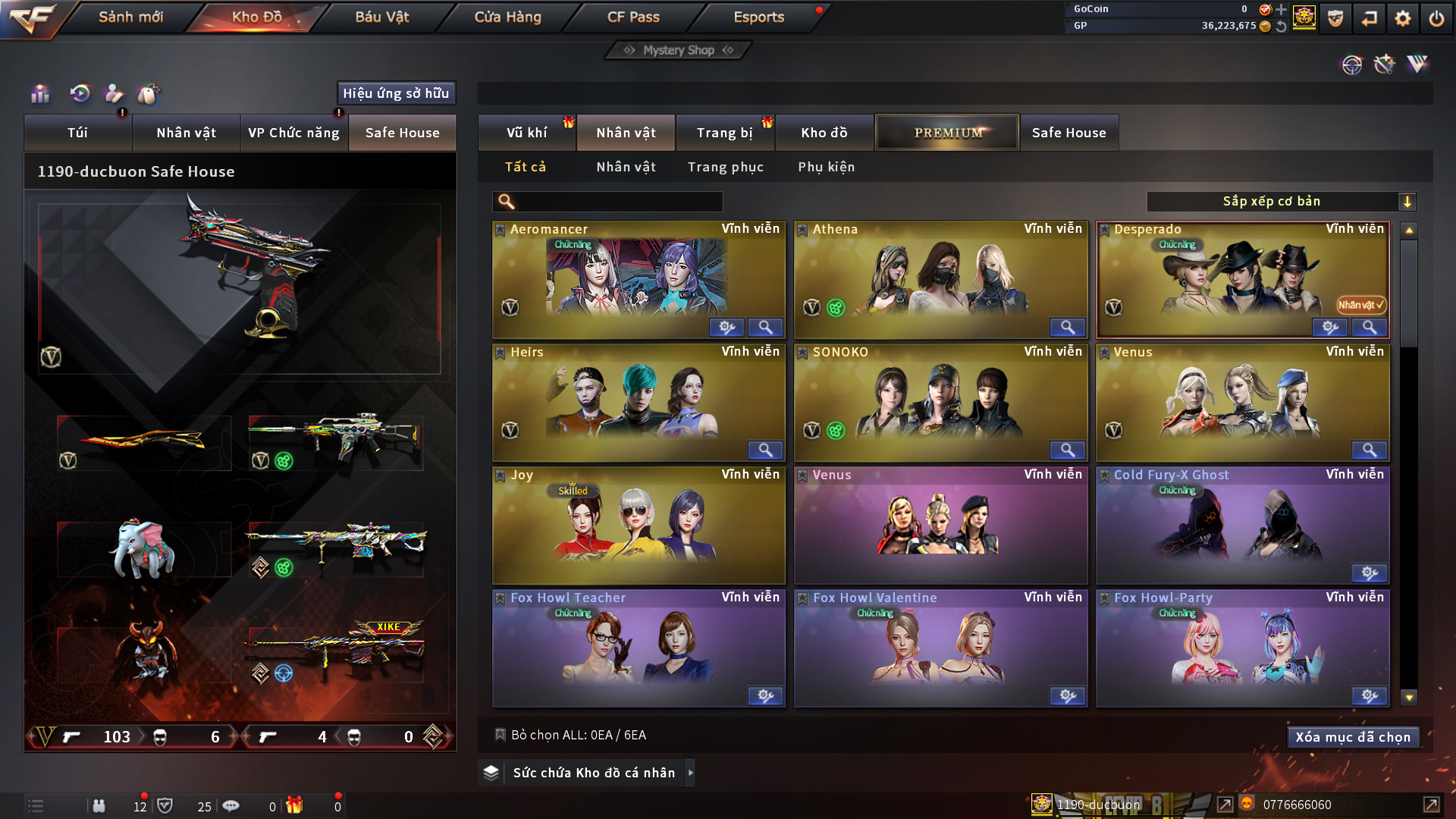Click the Hiệu ứng sở hữu button
This screenshot has height=819, width=1456.
pos(396,93)
